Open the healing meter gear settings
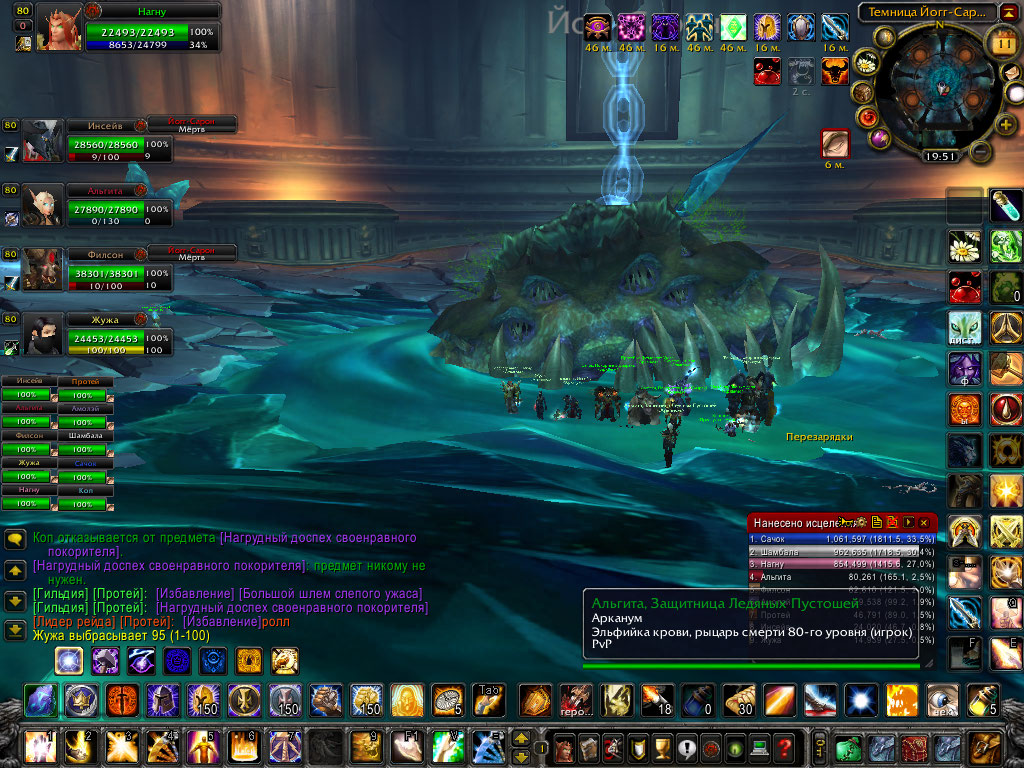This screenshot has height=768, width=1024. coord(861,522)
